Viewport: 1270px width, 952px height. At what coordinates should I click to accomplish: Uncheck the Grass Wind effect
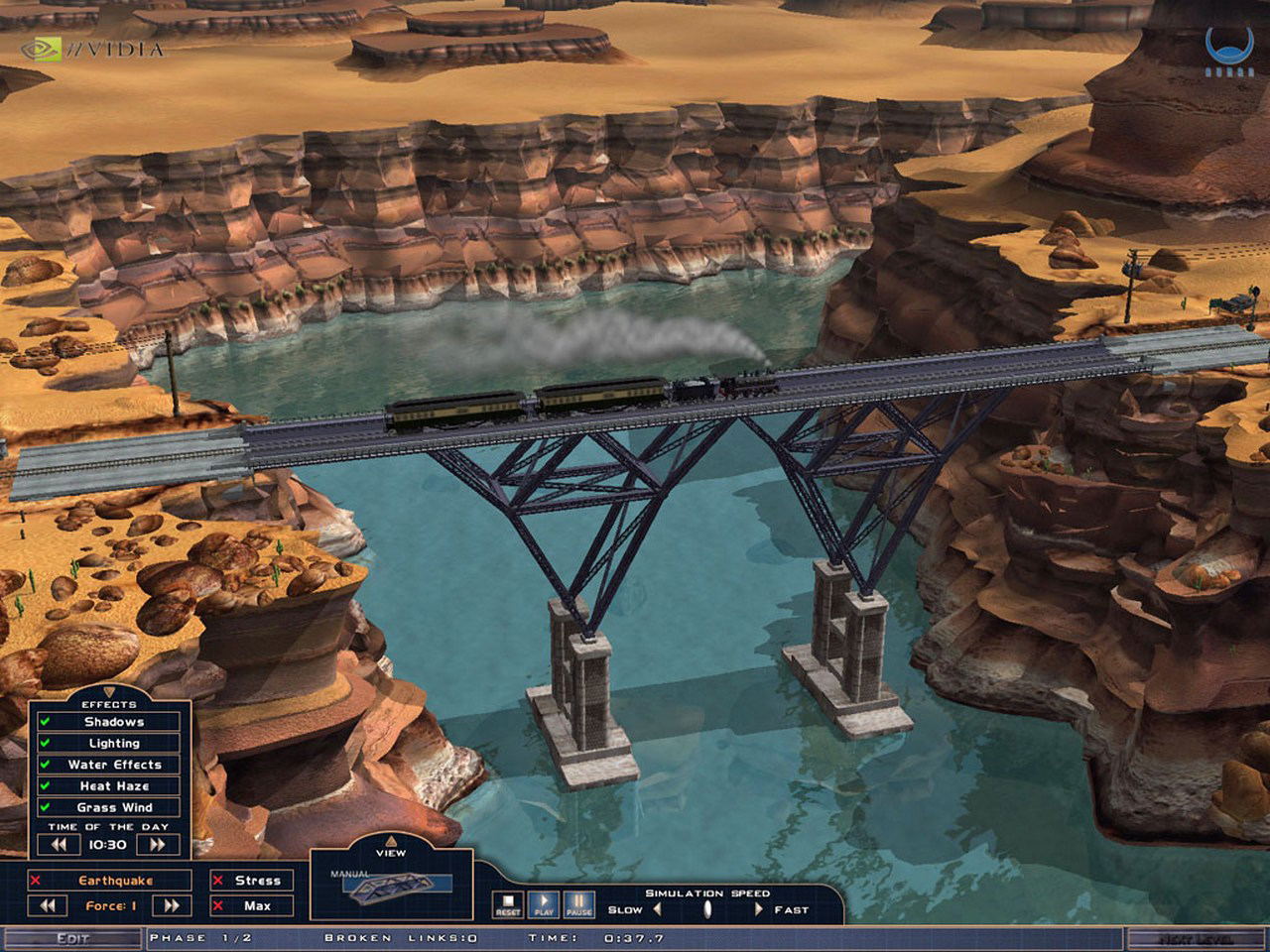point(45,807)
